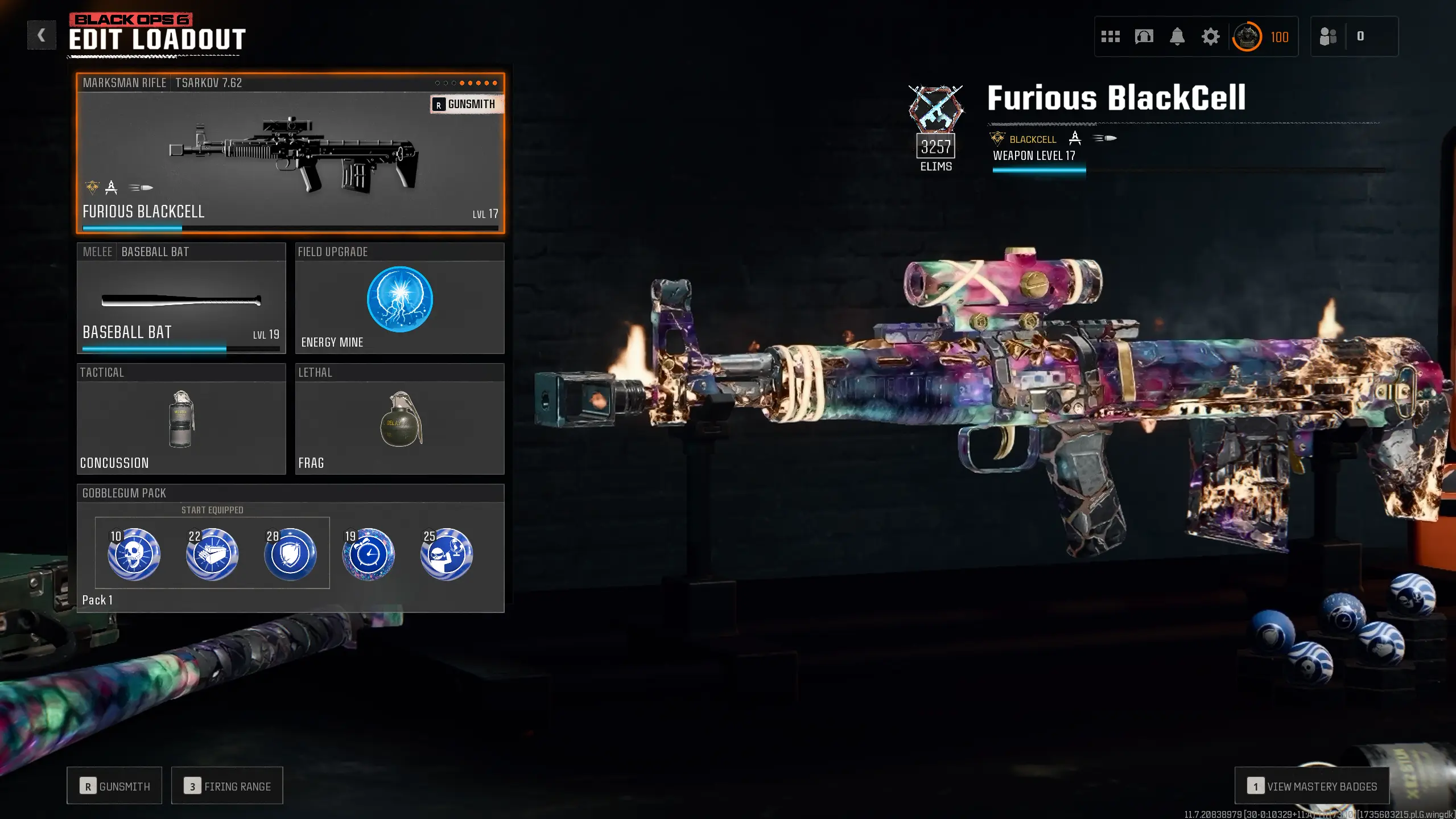
Task: Open the headset channels icon
Action: (x=1144, y=37)
